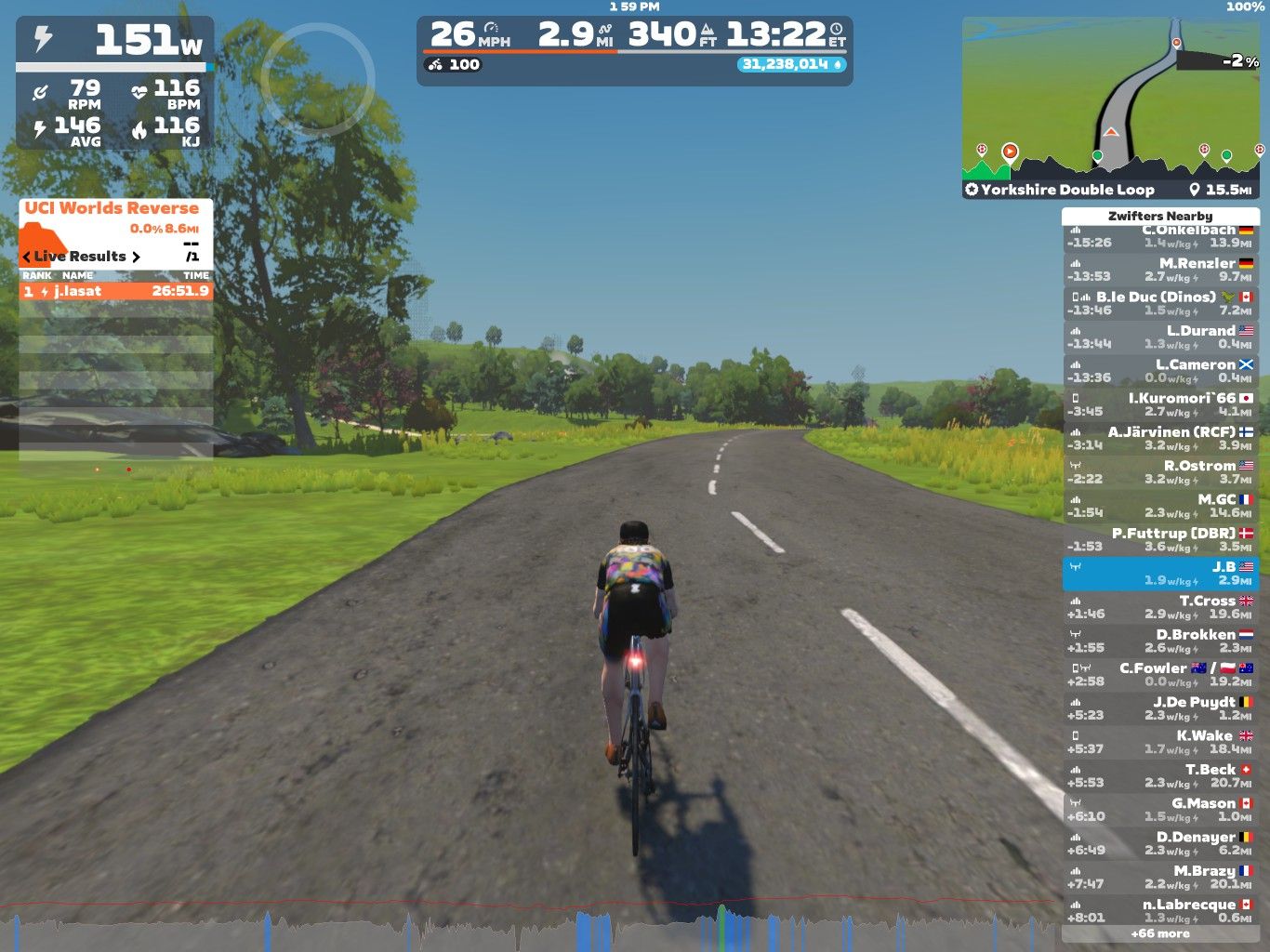Select j.lasat row in live results
The width and height of the screenshot is (1270, 952).
tap(115, 292)
